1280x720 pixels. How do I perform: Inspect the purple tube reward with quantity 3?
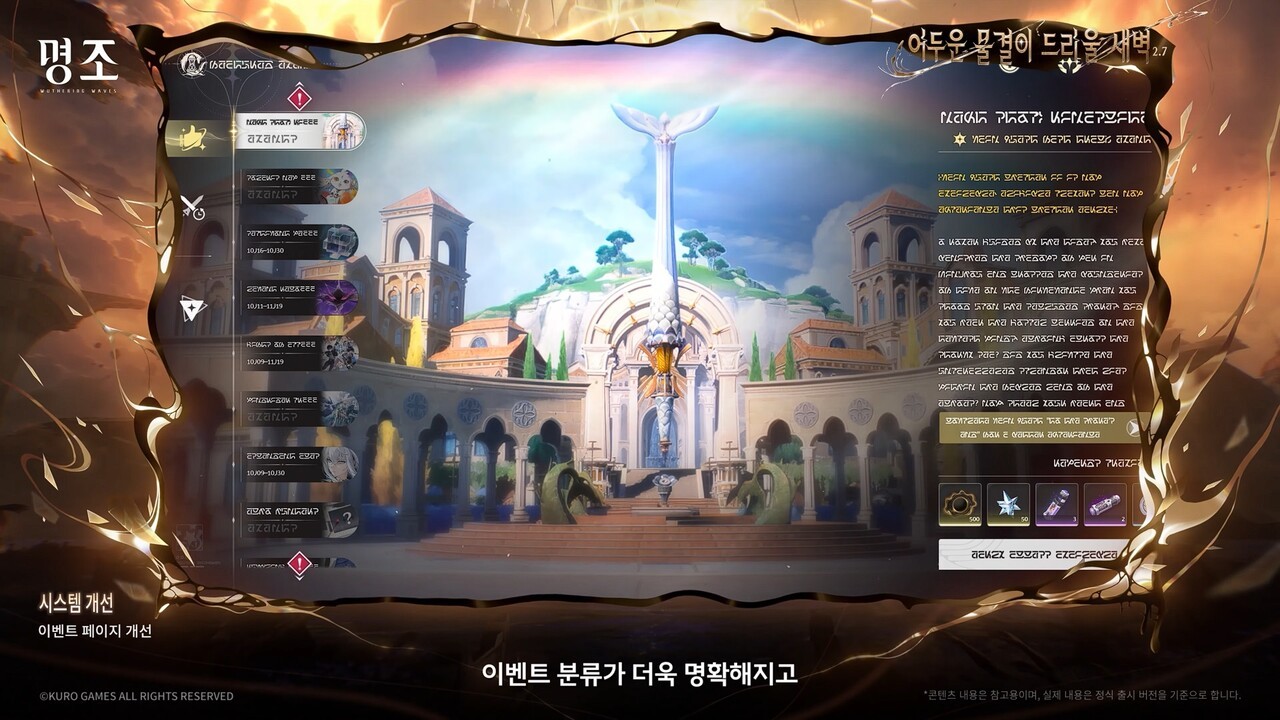[1056, 505]
